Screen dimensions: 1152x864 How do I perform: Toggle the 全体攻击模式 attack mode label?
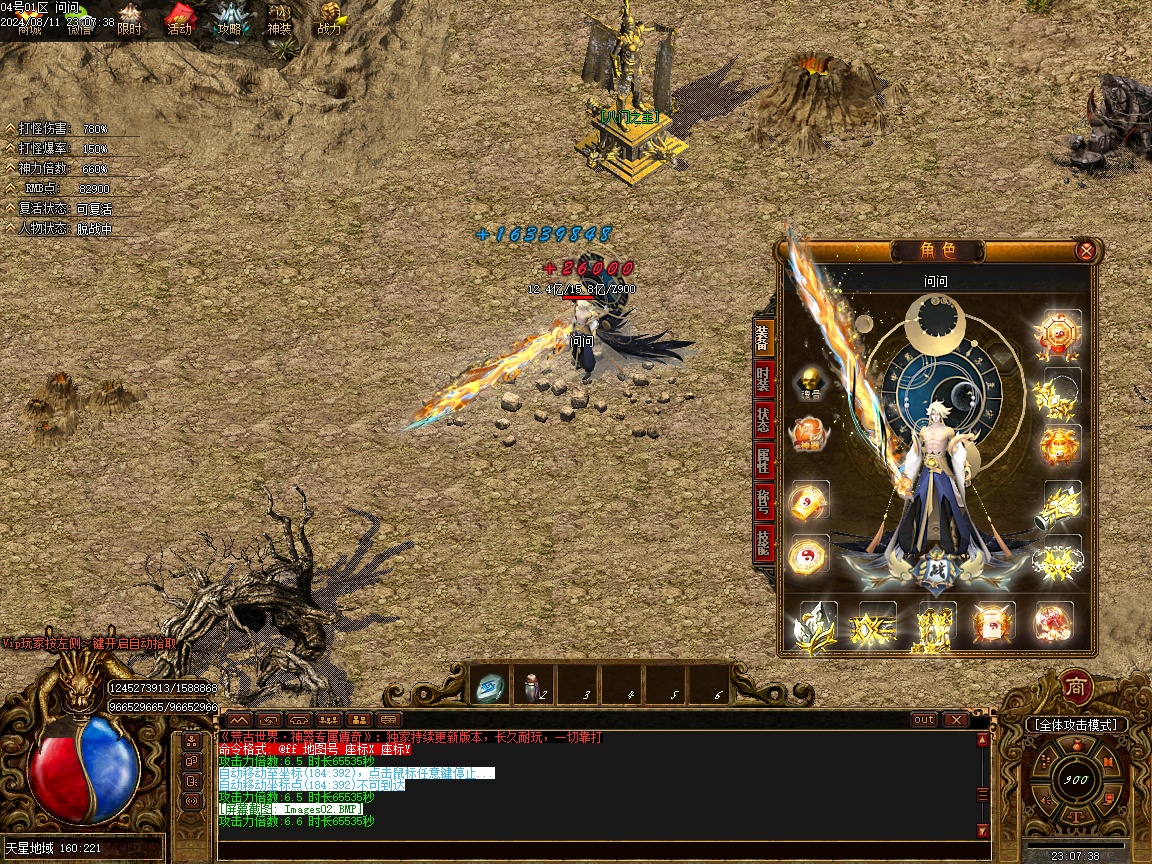1076,724
